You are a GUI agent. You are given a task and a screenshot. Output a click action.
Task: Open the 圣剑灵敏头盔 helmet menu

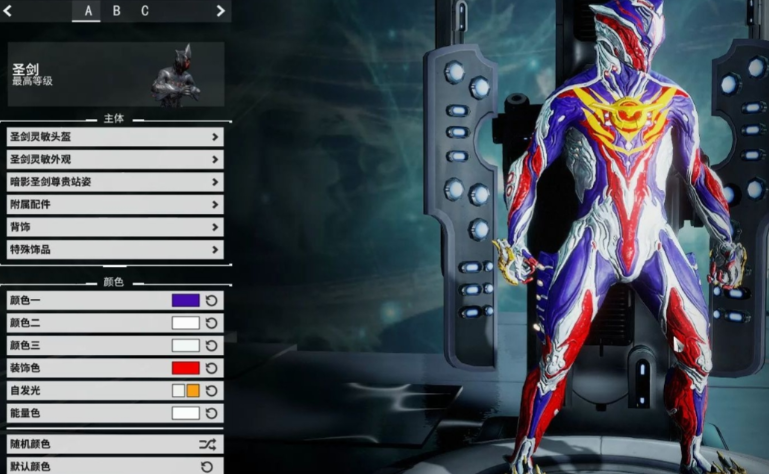click(x=114, y=136)
